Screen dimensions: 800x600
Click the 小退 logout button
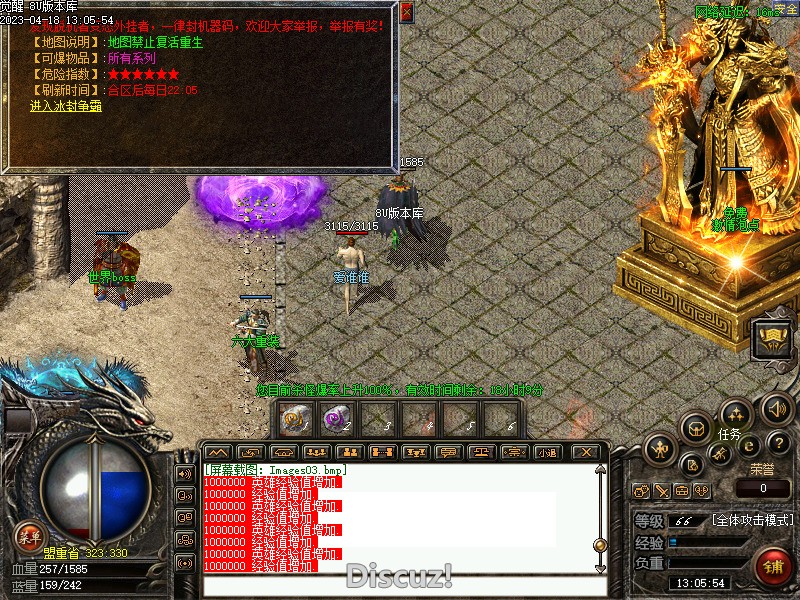(x=547, y=452)
